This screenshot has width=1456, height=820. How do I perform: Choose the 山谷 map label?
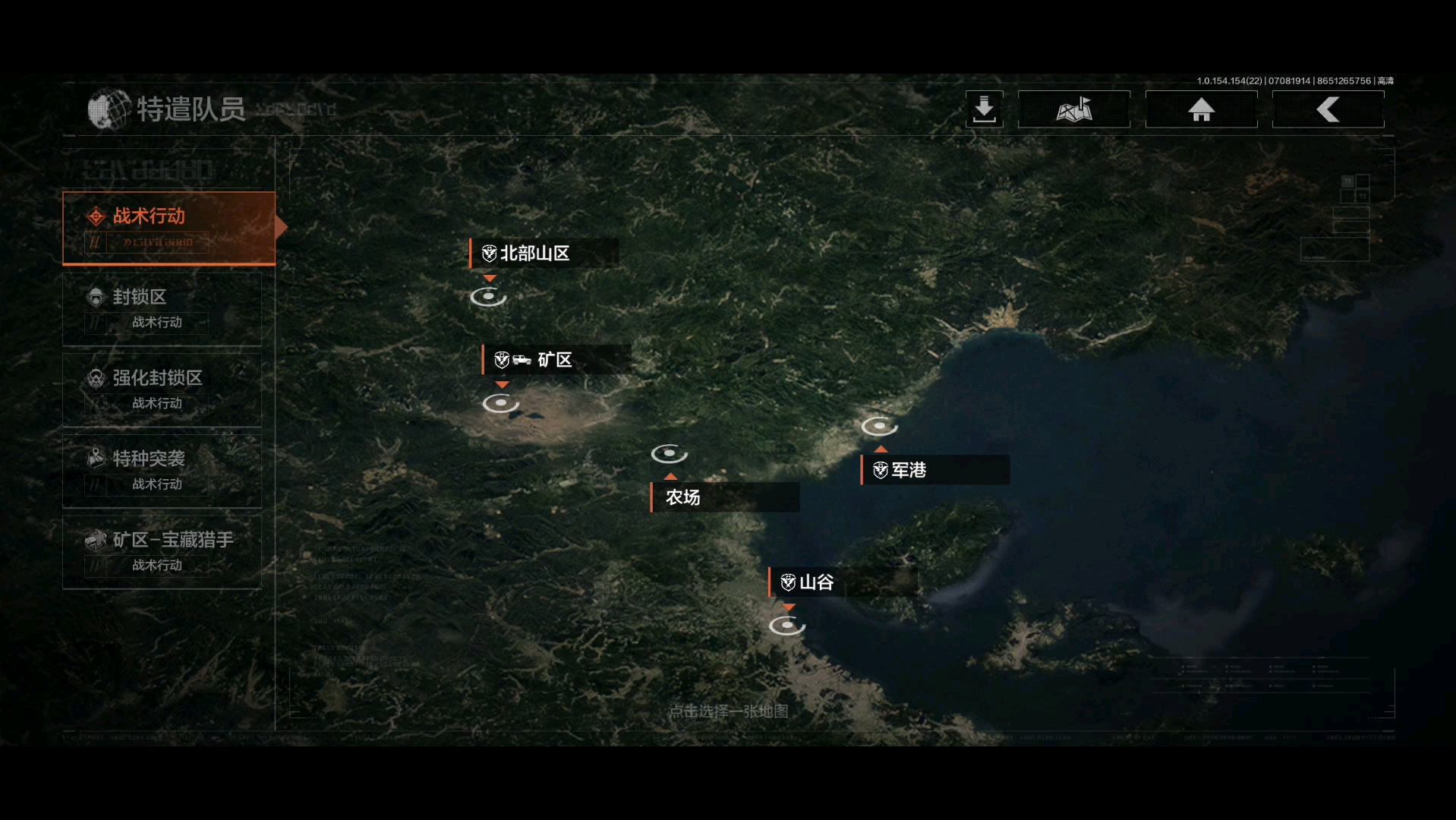(x=842, y=582)
